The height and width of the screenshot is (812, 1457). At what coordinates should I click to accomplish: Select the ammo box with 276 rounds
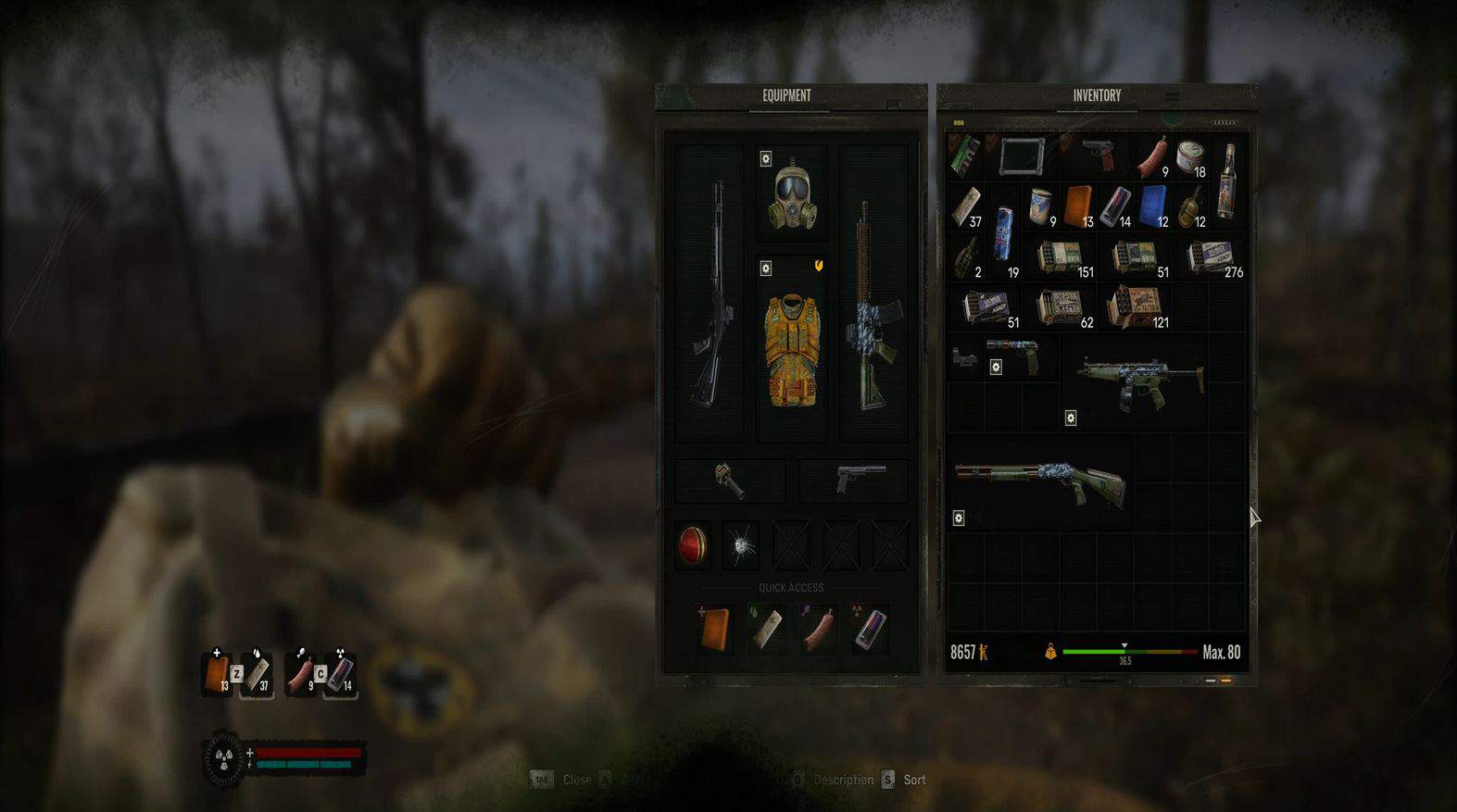tap(1212, 257)
